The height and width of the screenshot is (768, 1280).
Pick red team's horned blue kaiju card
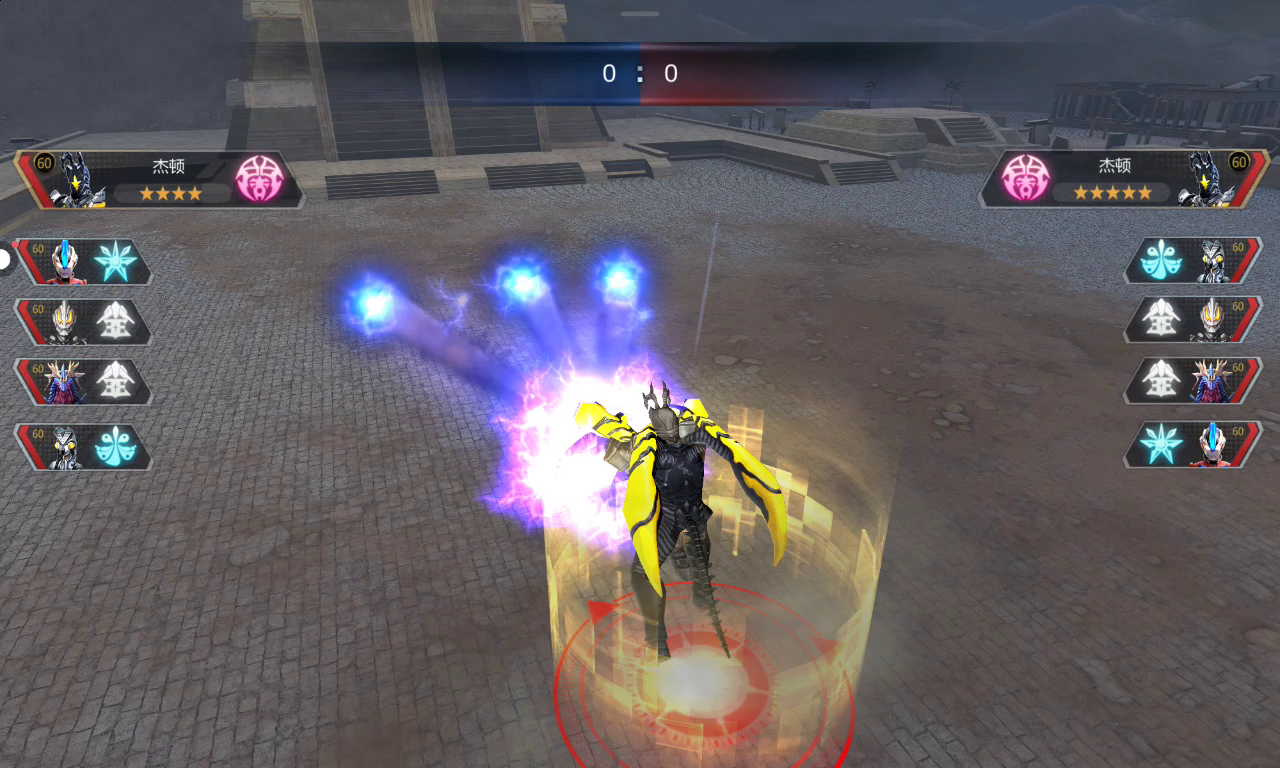point(1195,382)
